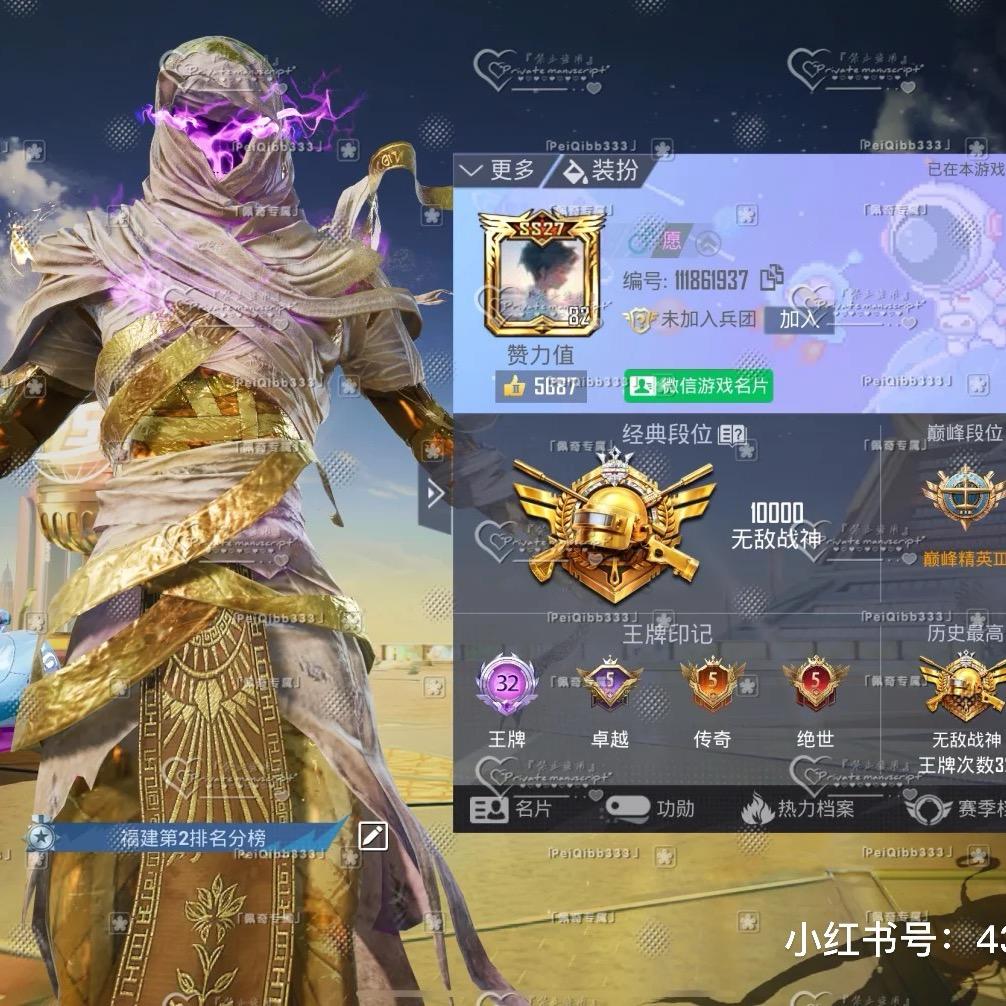Select the 卓越 mark badge
This screenshot has width=1006, height=1006.
coord(609,686)
